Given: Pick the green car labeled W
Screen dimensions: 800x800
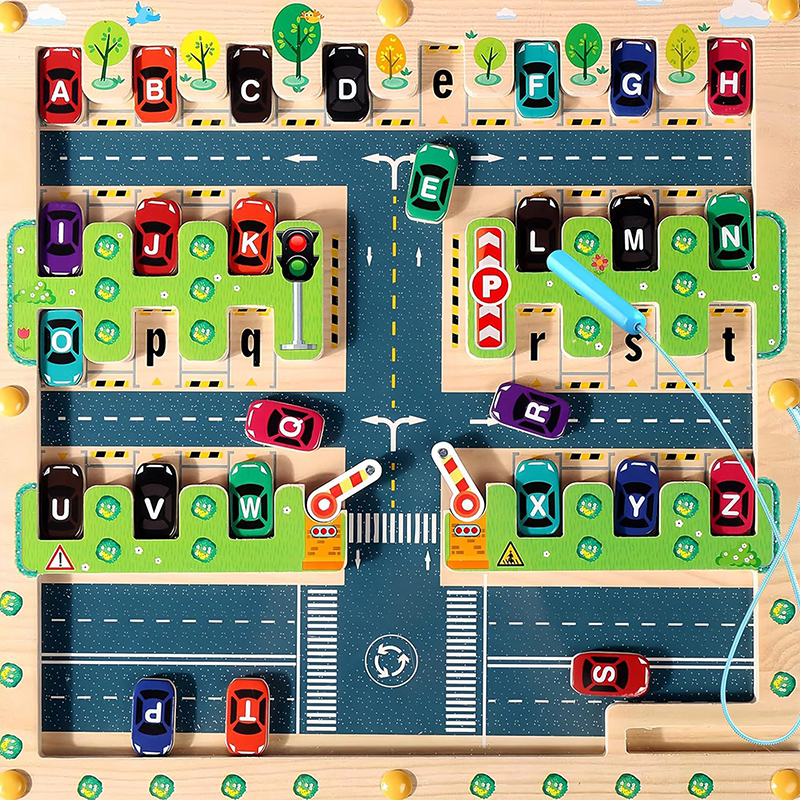Looking at the screenshot, I should coord(250,500).
